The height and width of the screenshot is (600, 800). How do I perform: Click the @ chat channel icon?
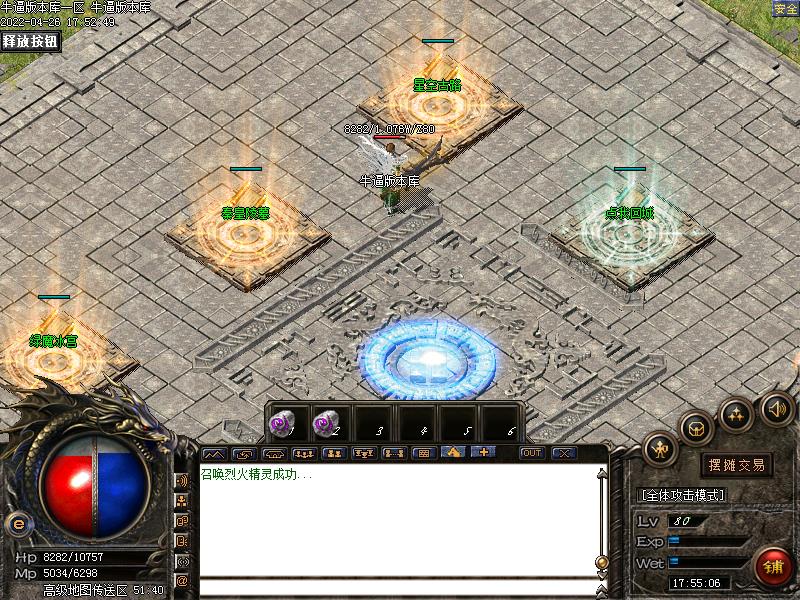click(x=182, y=580)
